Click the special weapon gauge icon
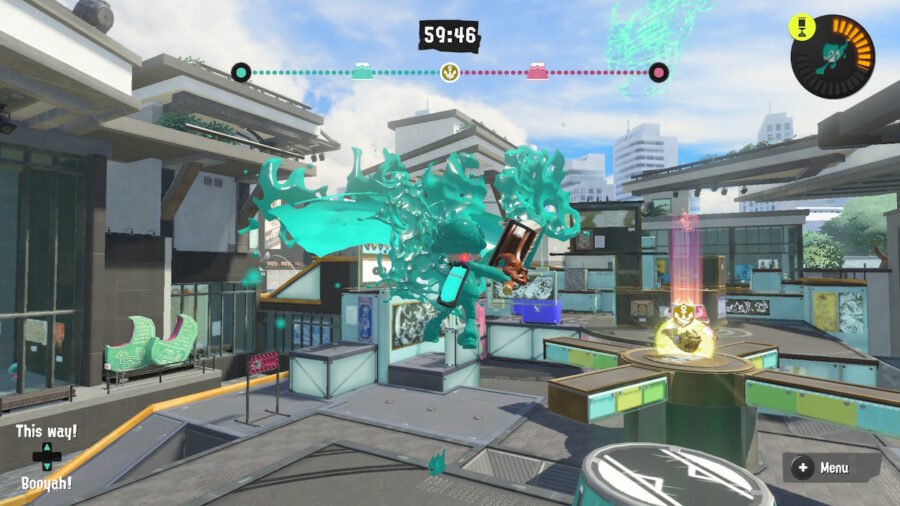 tap(832, 56)
